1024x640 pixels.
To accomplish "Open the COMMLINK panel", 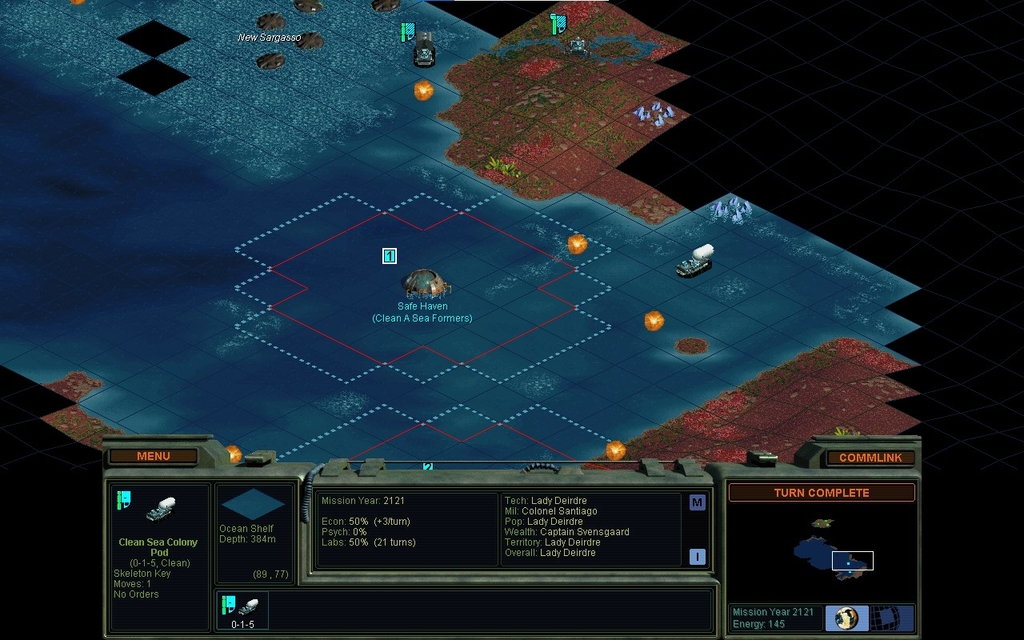I will (x=870, y=457).
